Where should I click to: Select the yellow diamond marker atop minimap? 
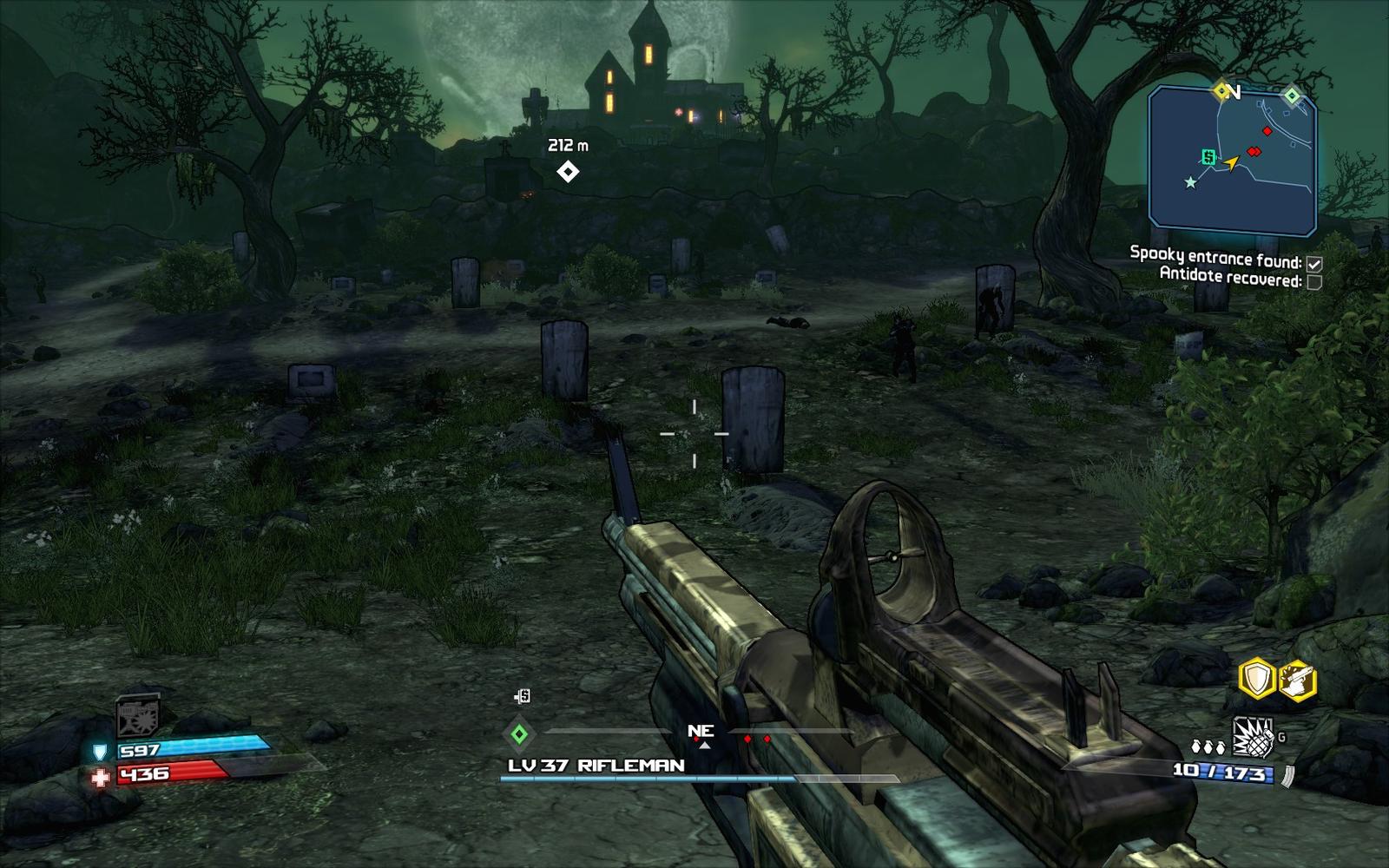1221,90
